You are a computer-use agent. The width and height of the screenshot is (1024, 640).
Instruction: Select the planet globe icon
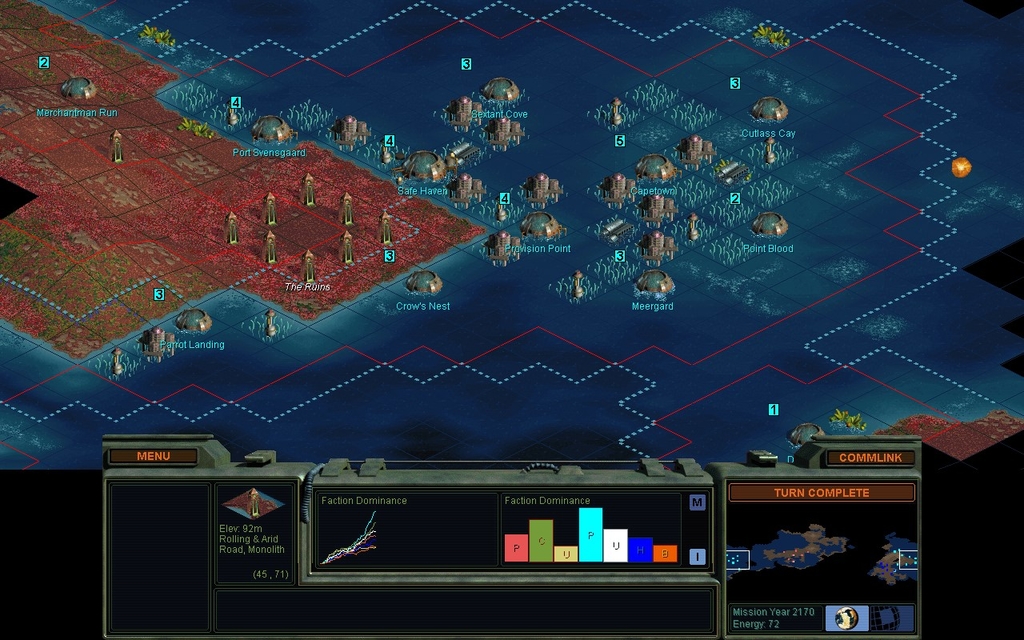[x=846, y=617]
